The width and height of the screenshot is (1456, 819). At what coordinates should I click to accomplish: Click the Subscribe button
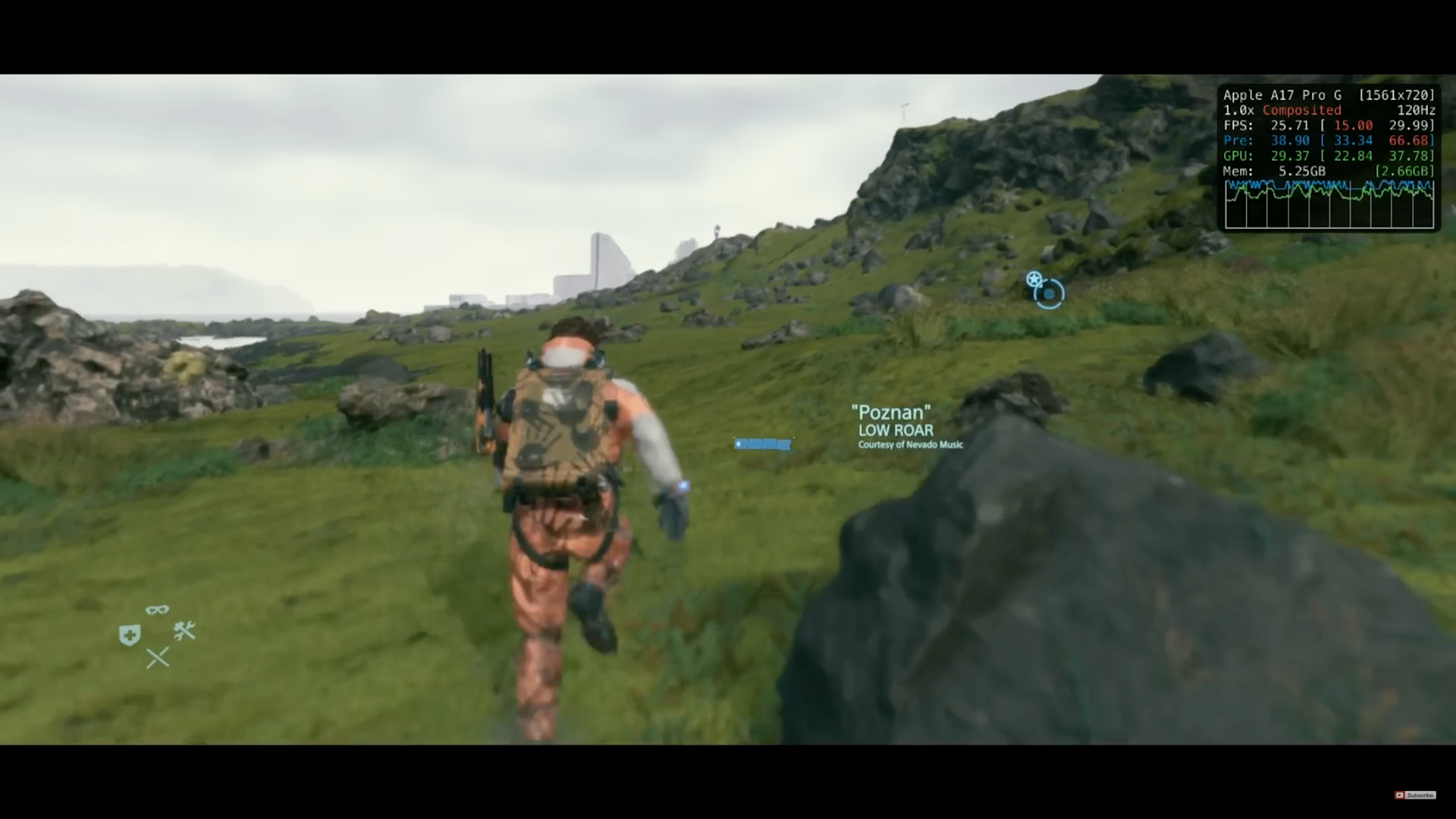(x=1420, y=795)
